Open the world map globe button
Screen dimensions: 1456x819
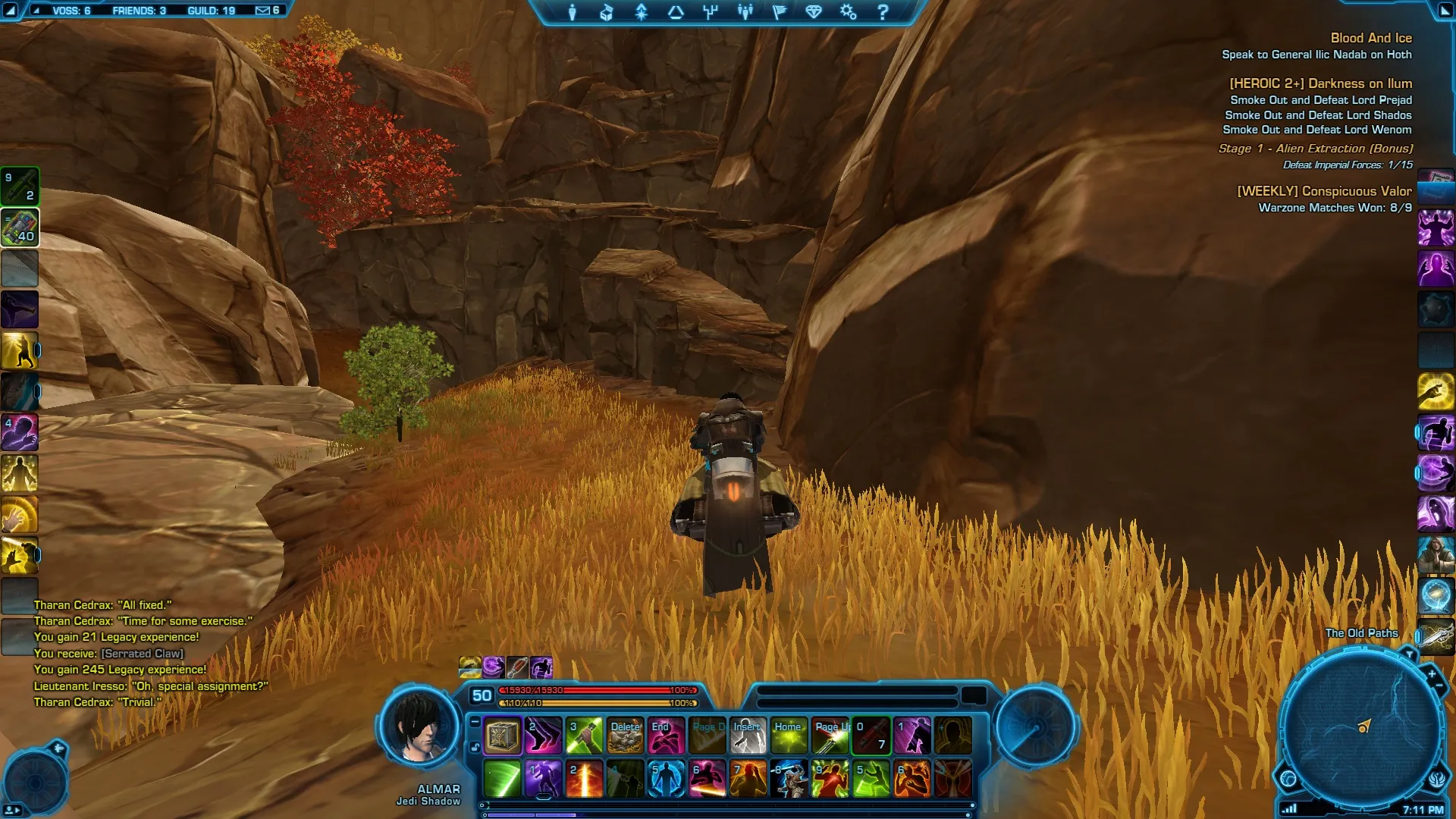[x=1288, y=779]
